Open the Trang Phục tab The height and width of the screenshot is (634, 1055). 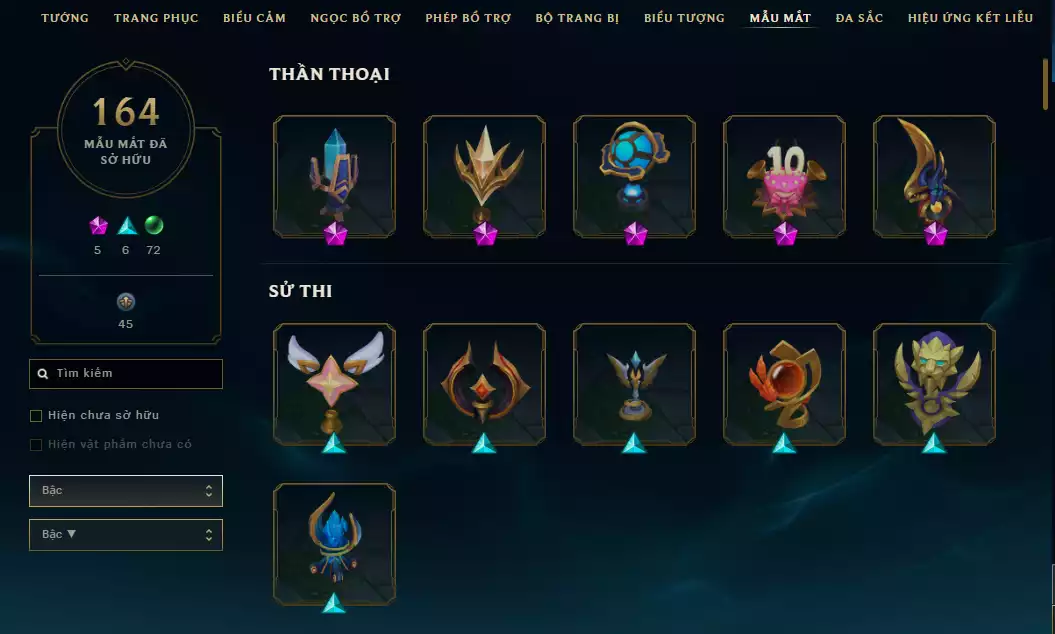coord(156,18)
